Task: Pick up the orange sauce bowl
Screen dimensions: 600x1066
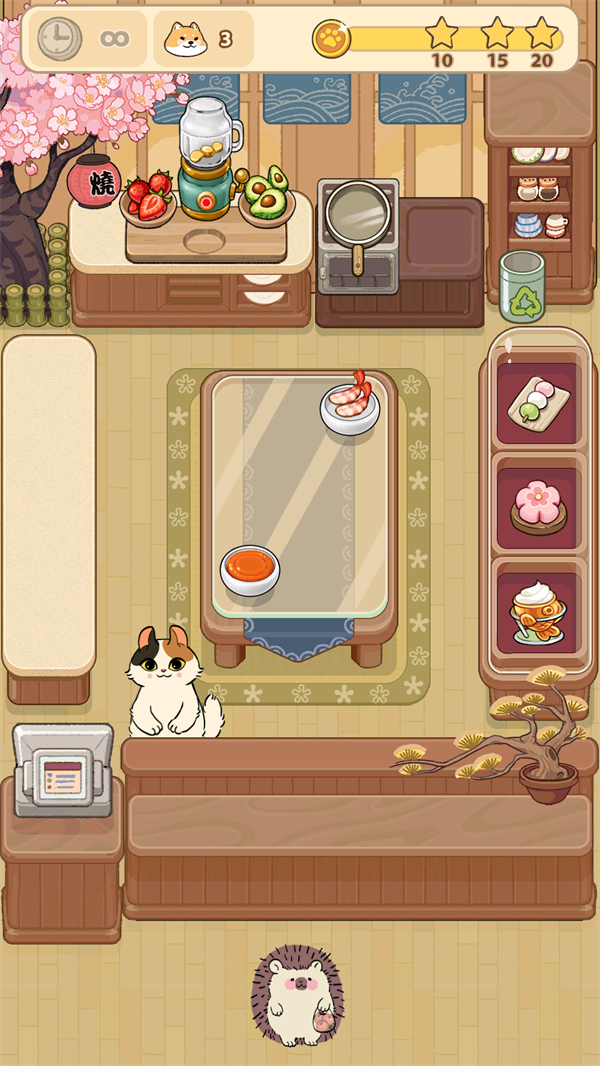Action: pos(250,569)
